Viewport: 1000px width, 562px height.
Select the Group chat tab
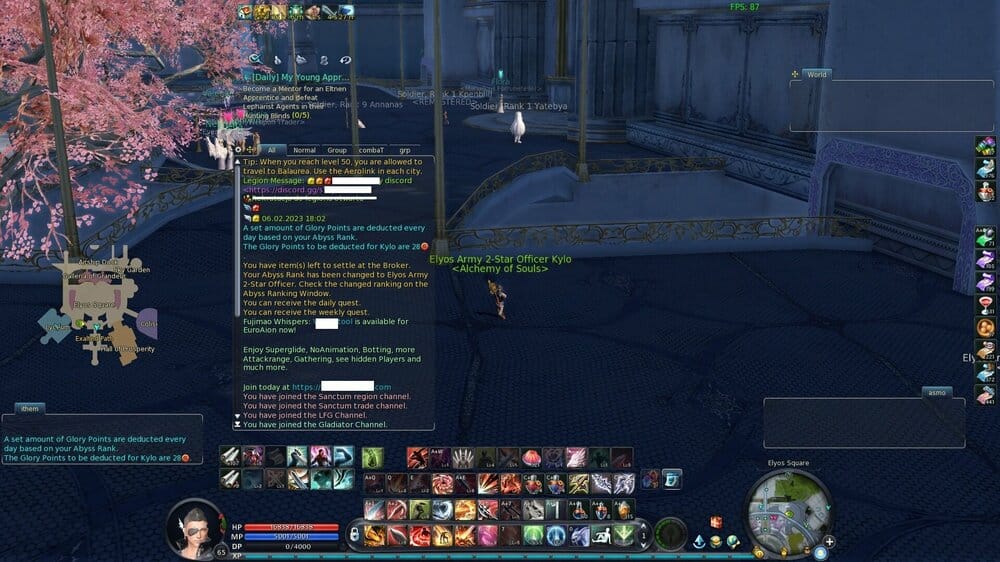click(337, 150)
